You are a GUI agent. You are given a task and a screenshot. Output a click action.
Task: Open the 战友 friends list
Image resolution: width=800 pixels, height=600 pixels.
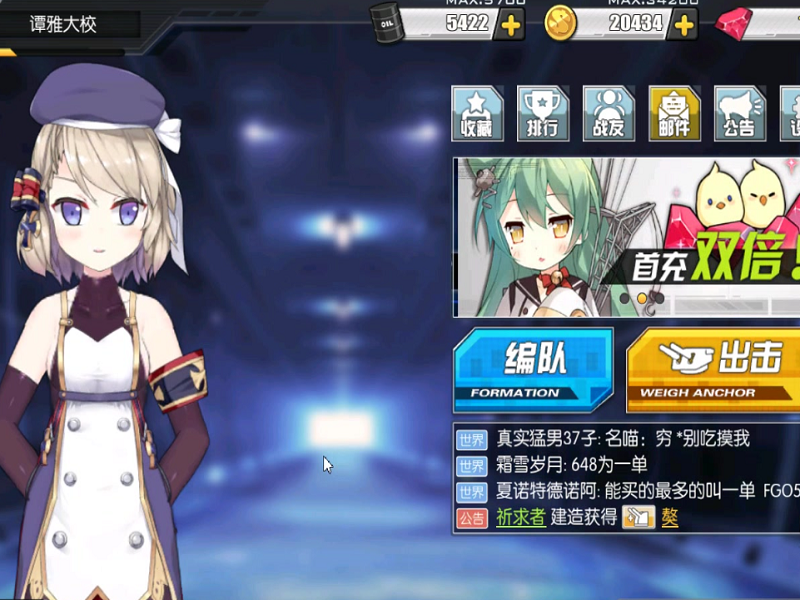click(x=607, y=113)
